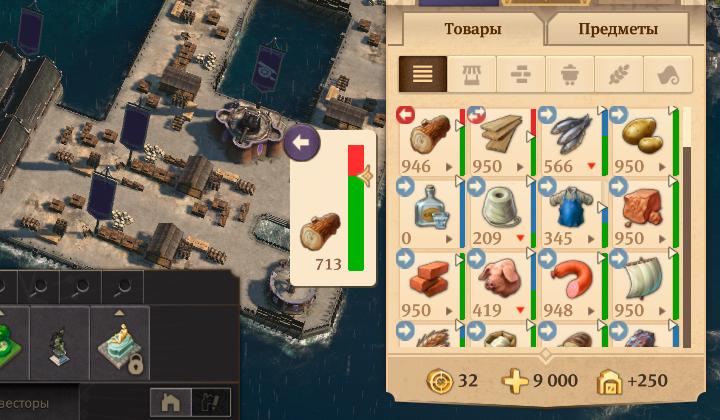Viewport: 720px width, 420px height.
Task: Select the schnapps bottle slot
Action: click(x=427, y=212)
